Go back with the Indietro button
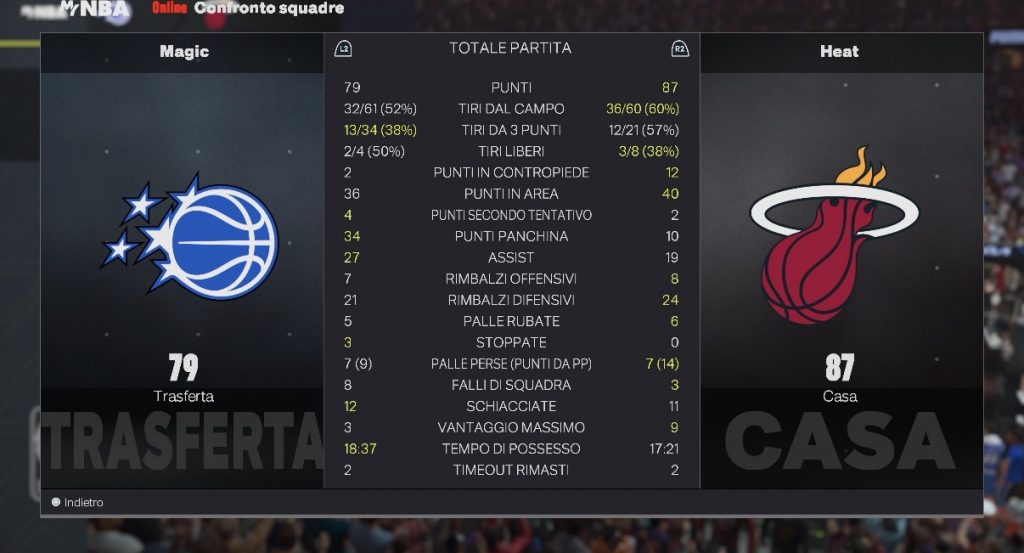Image resolution: width=1024 pixels, height=553 pixels. (78, 502)
